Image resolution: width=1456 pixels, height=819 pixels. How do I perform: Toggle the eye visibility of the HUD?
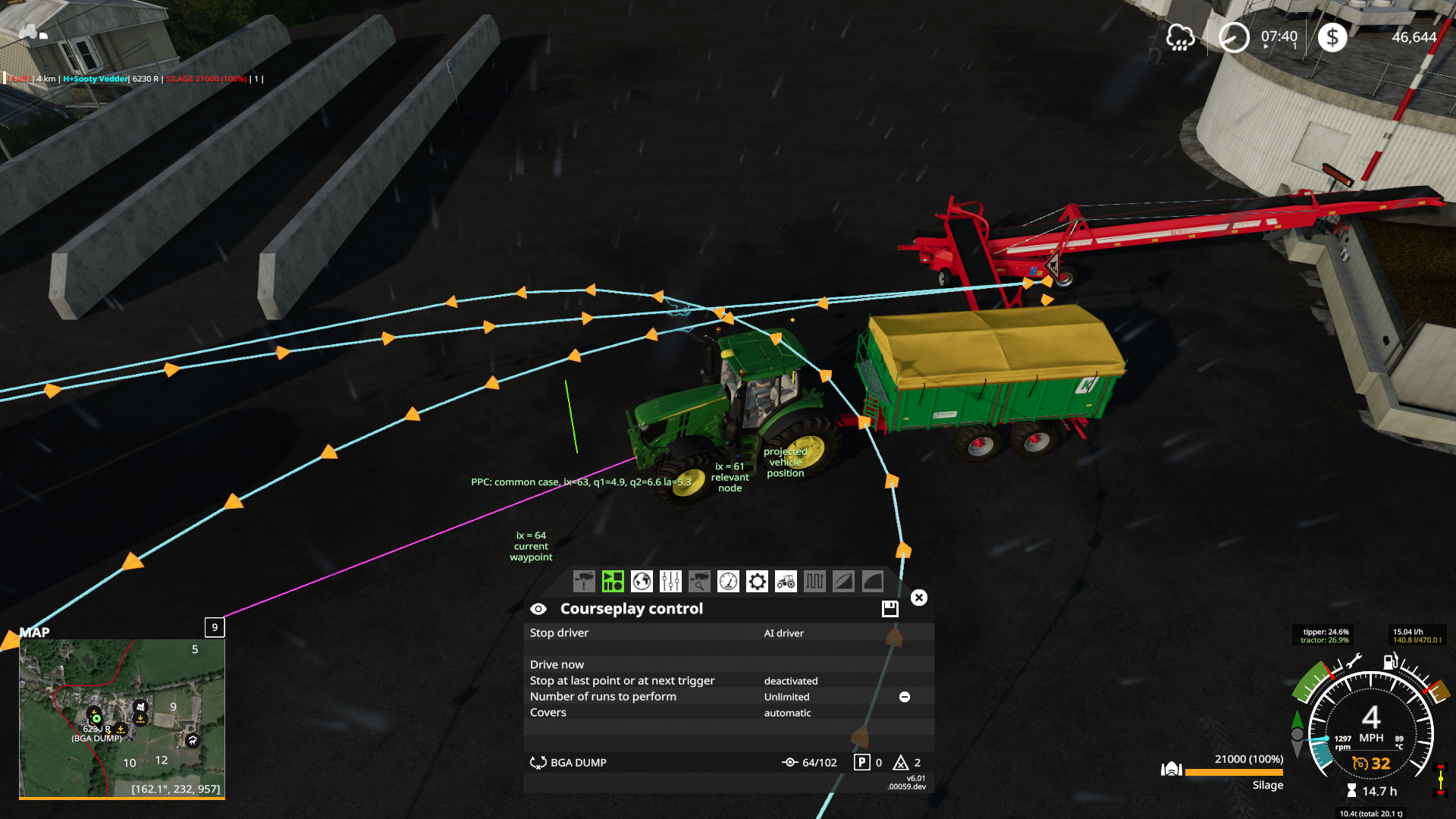coord(538,608)
